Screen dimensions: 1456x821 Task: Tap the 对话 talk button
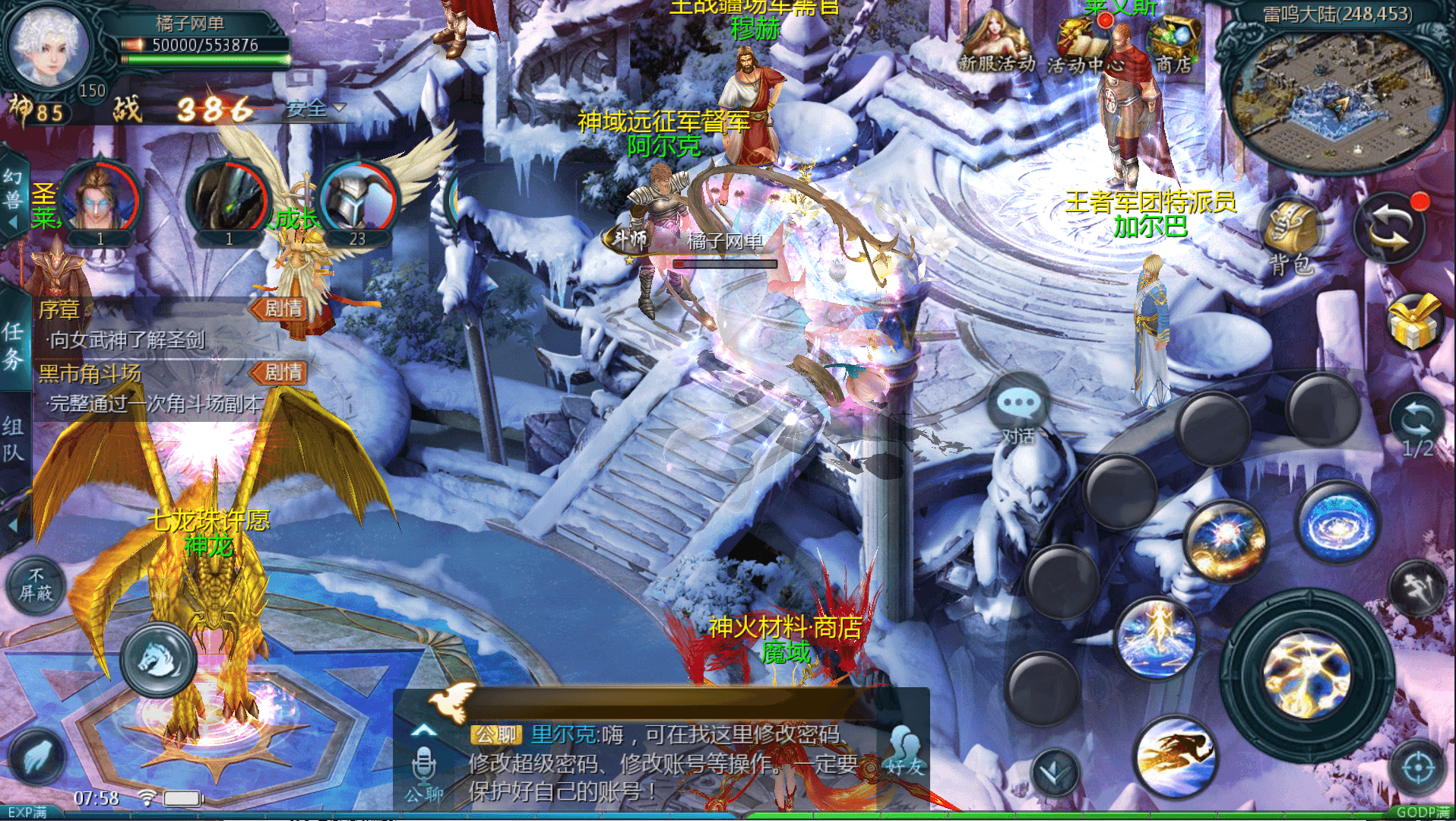pyautogui.click(x=1018, y=410)
